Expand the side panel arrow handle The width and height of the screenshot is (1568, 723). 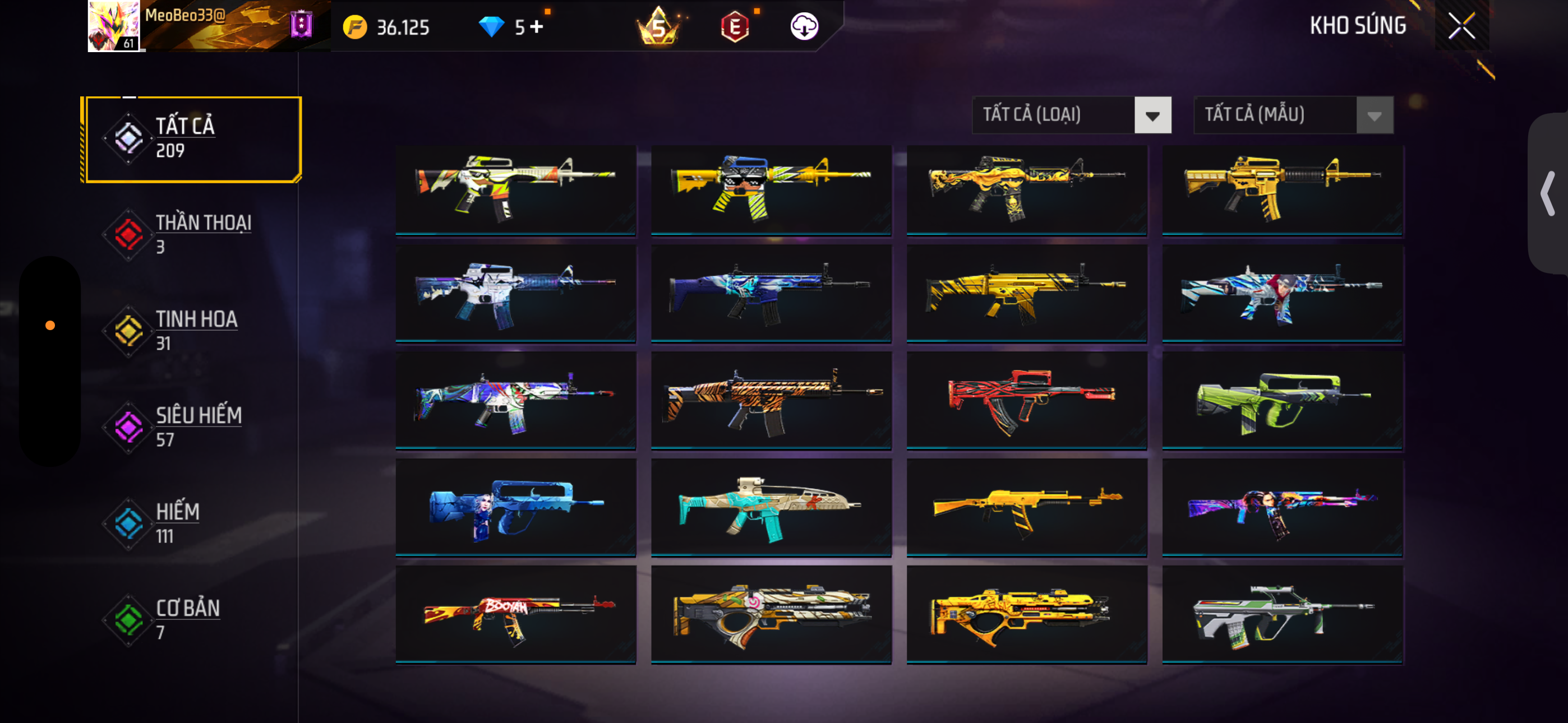1547,193
